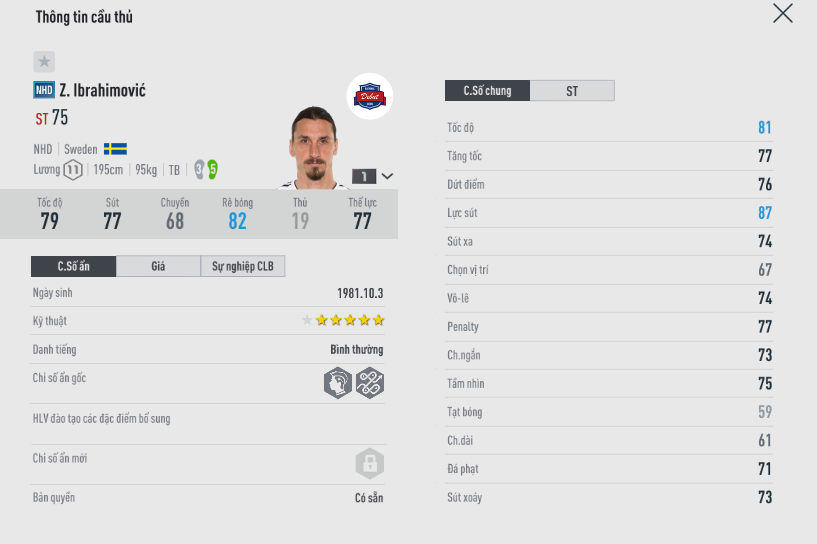Open the C.Số ẩn tab

tap(73, 266)
